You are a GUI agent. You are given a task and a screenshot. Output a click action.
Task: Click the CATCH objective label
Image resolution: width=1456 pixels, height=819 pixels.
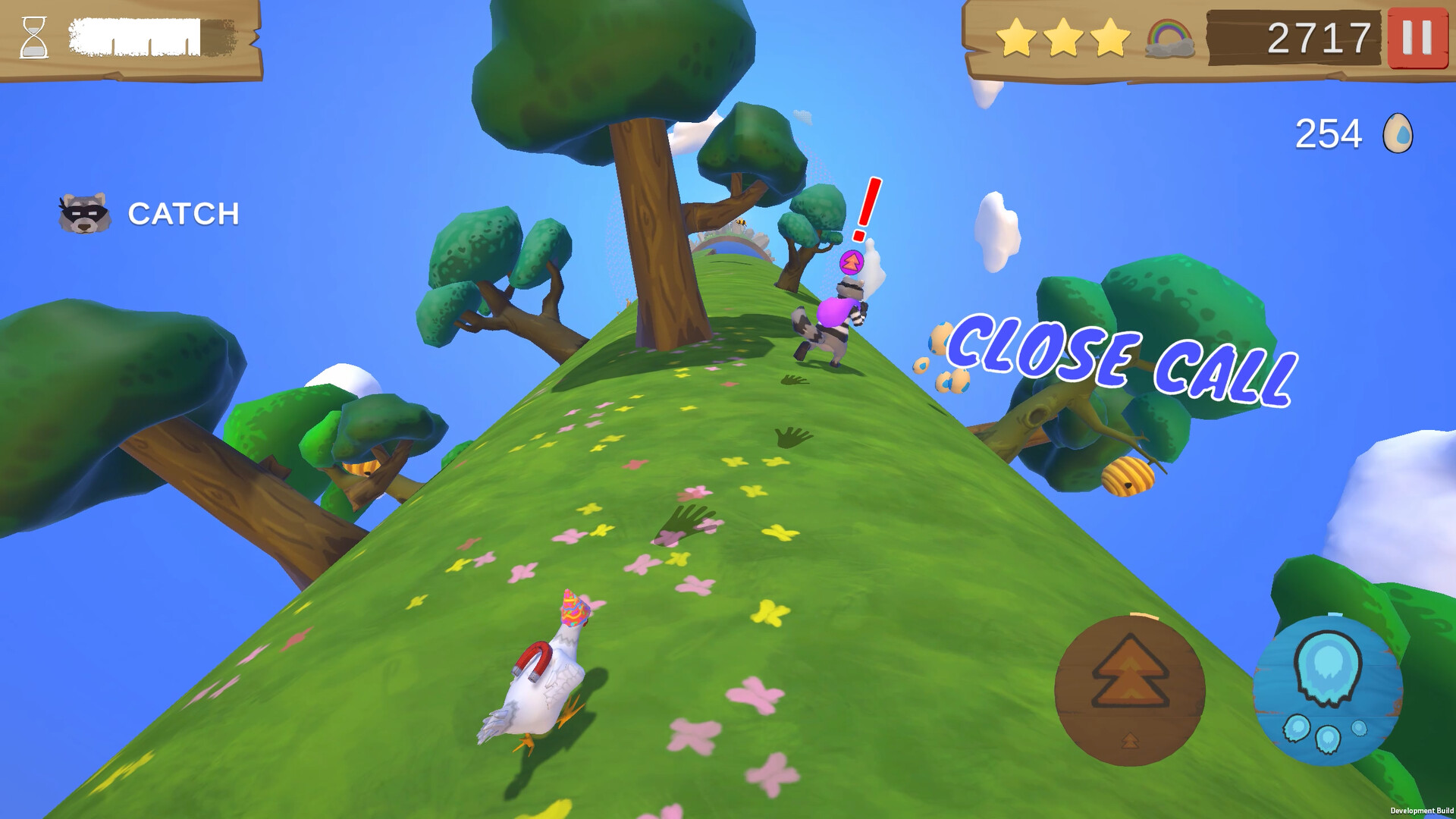(x=182, y=213)
